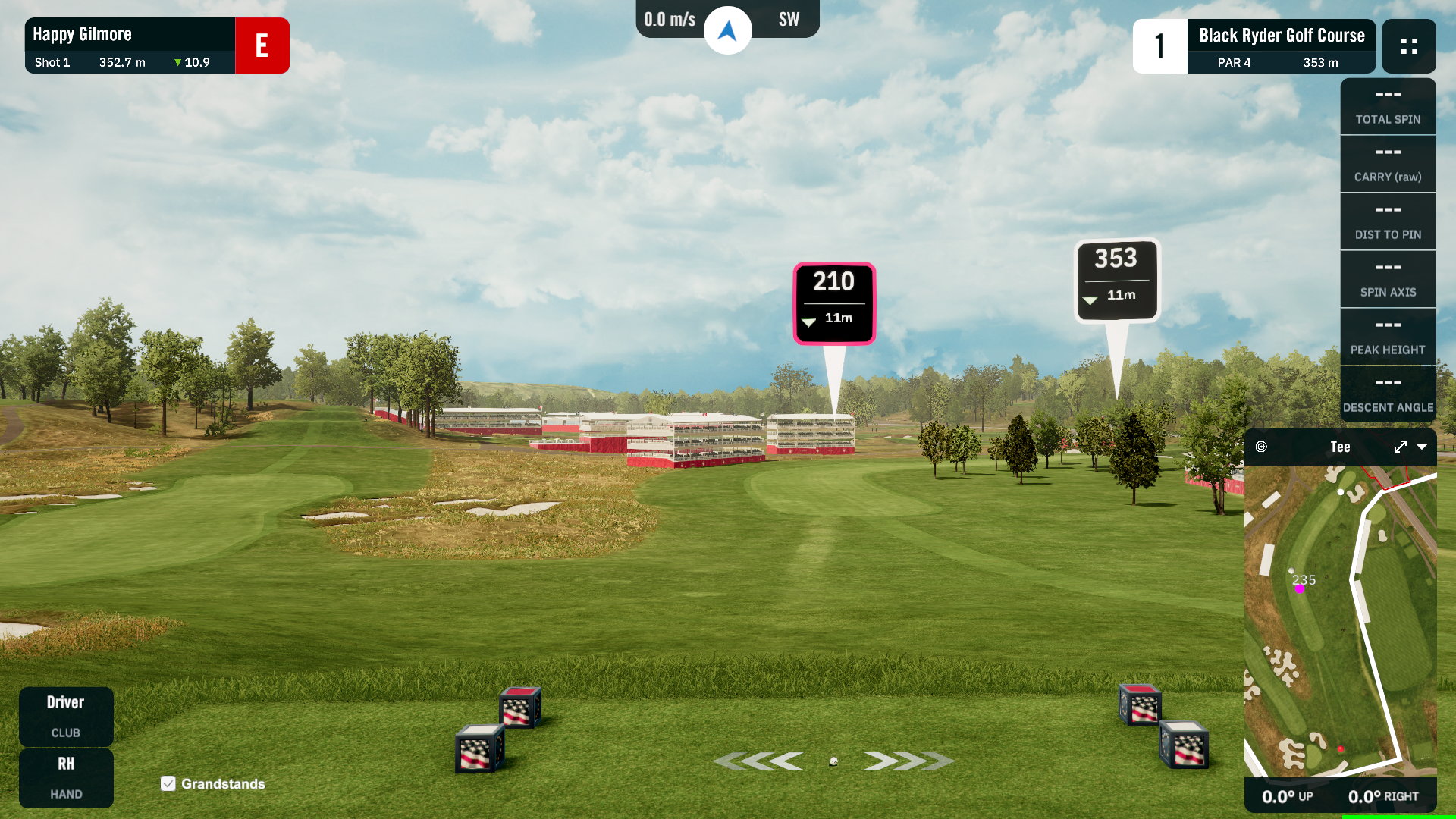Image resolution: width=1456 pixels, height=819 pixels.
Task: Aim right with the right chevron arrows
Action: tap(908, 761)
